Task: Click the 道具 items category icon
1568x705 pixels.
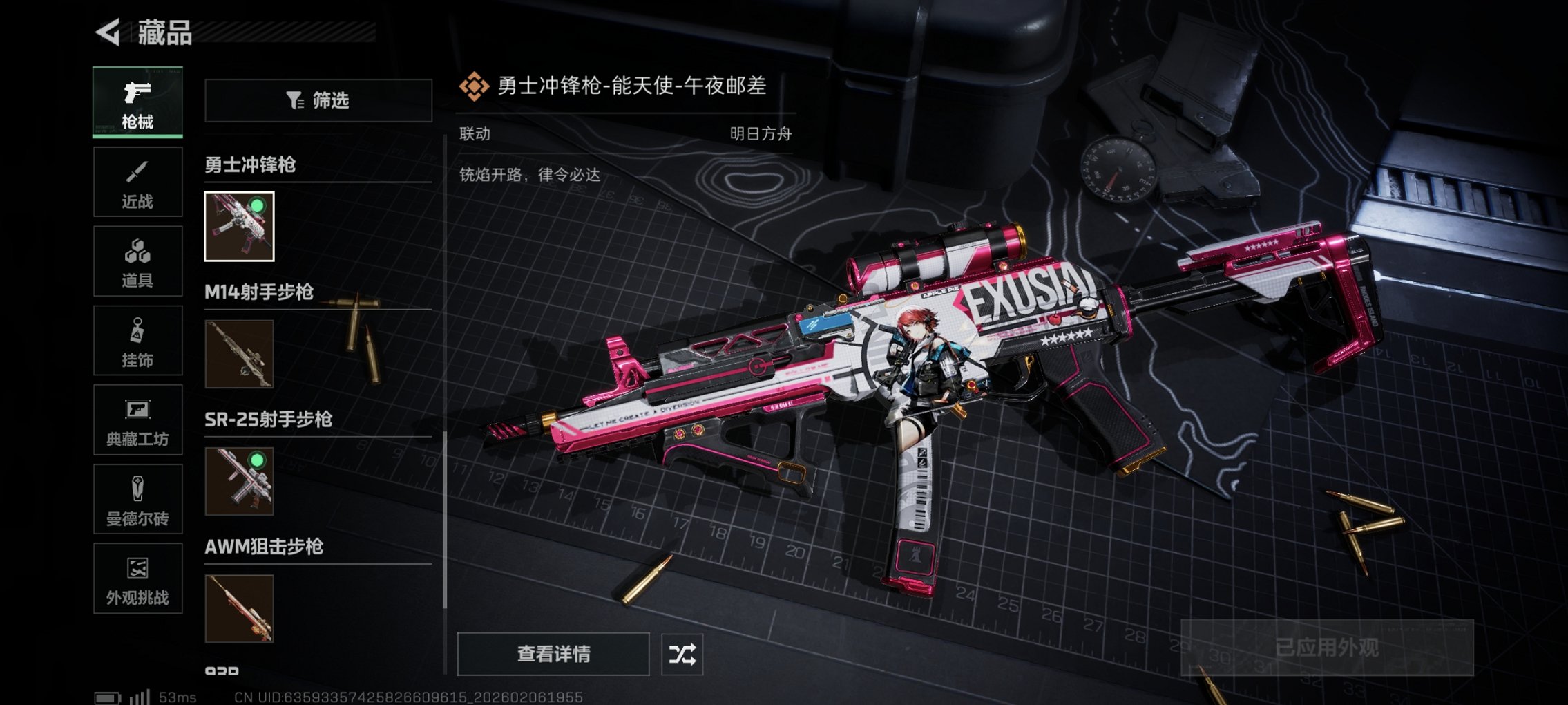Action: [x=137, y=261]
